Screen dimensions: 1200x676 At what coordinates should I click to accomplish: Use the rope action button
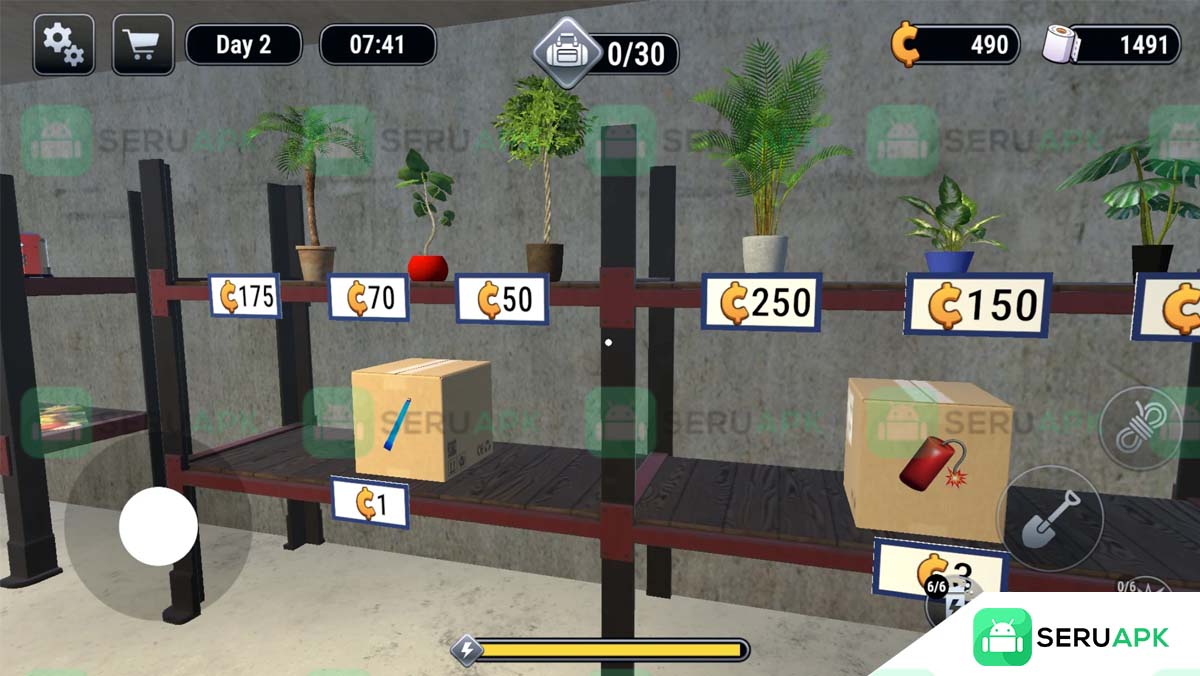coord(1140,430)
